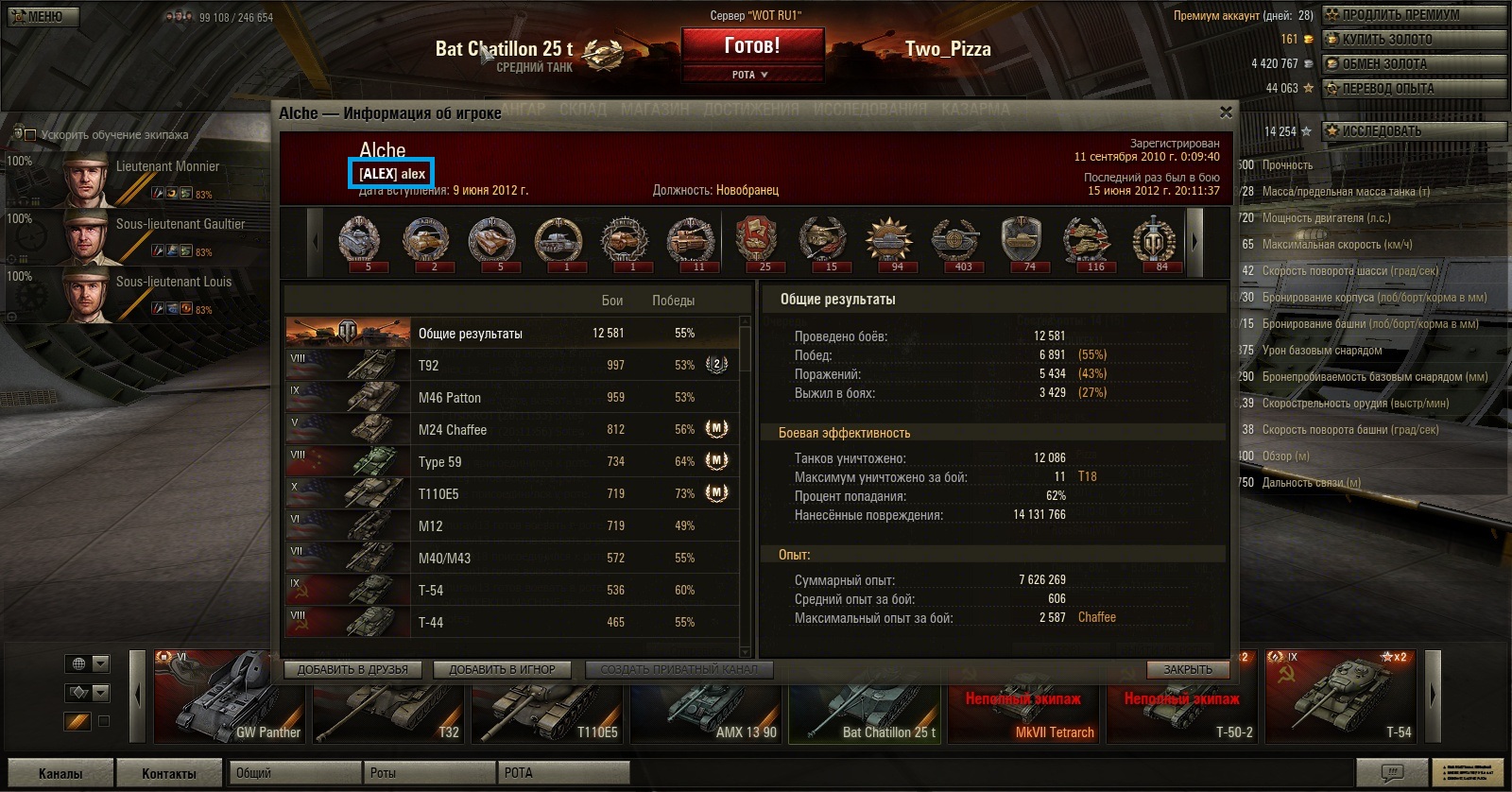The image size is (1512, 792).
Task: Open the Каналы chat channels button
Action: [x=60, y=773]
